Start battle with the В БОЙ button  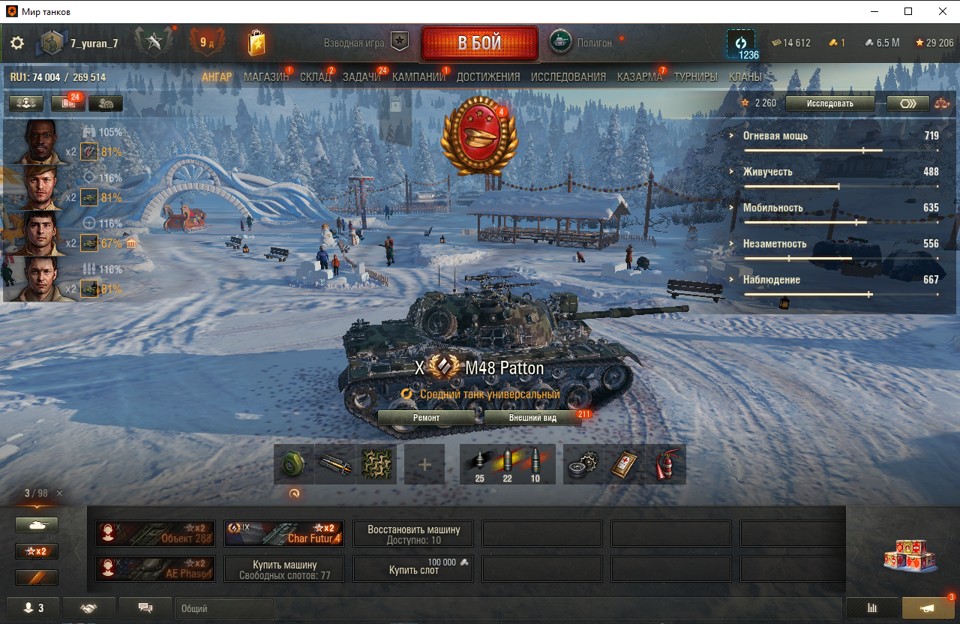[479, 43]
